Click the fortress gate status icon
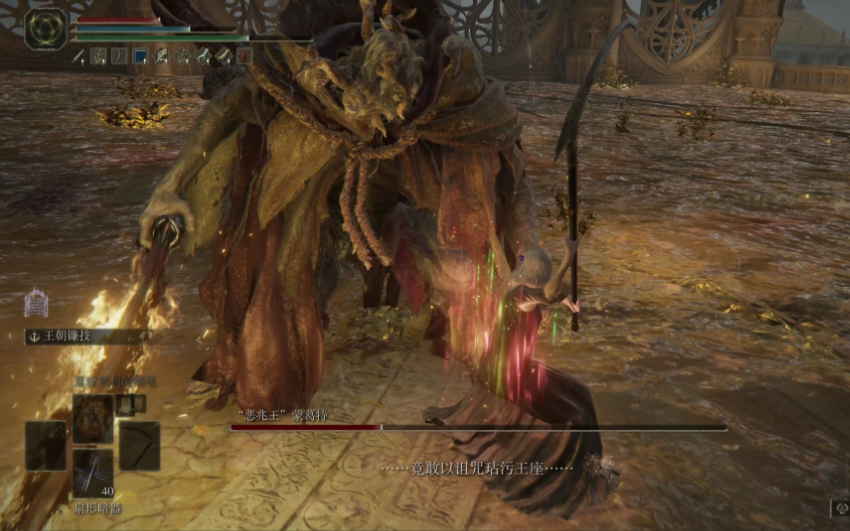 coord(36,302)
